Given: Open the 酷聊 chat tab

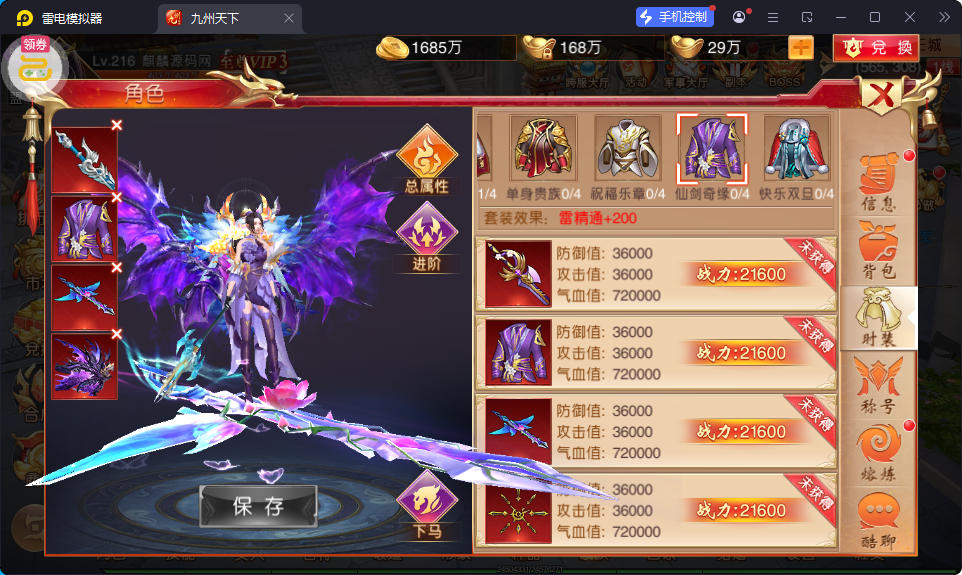Looking at the screenshot, I should click(x=878, y=520).
